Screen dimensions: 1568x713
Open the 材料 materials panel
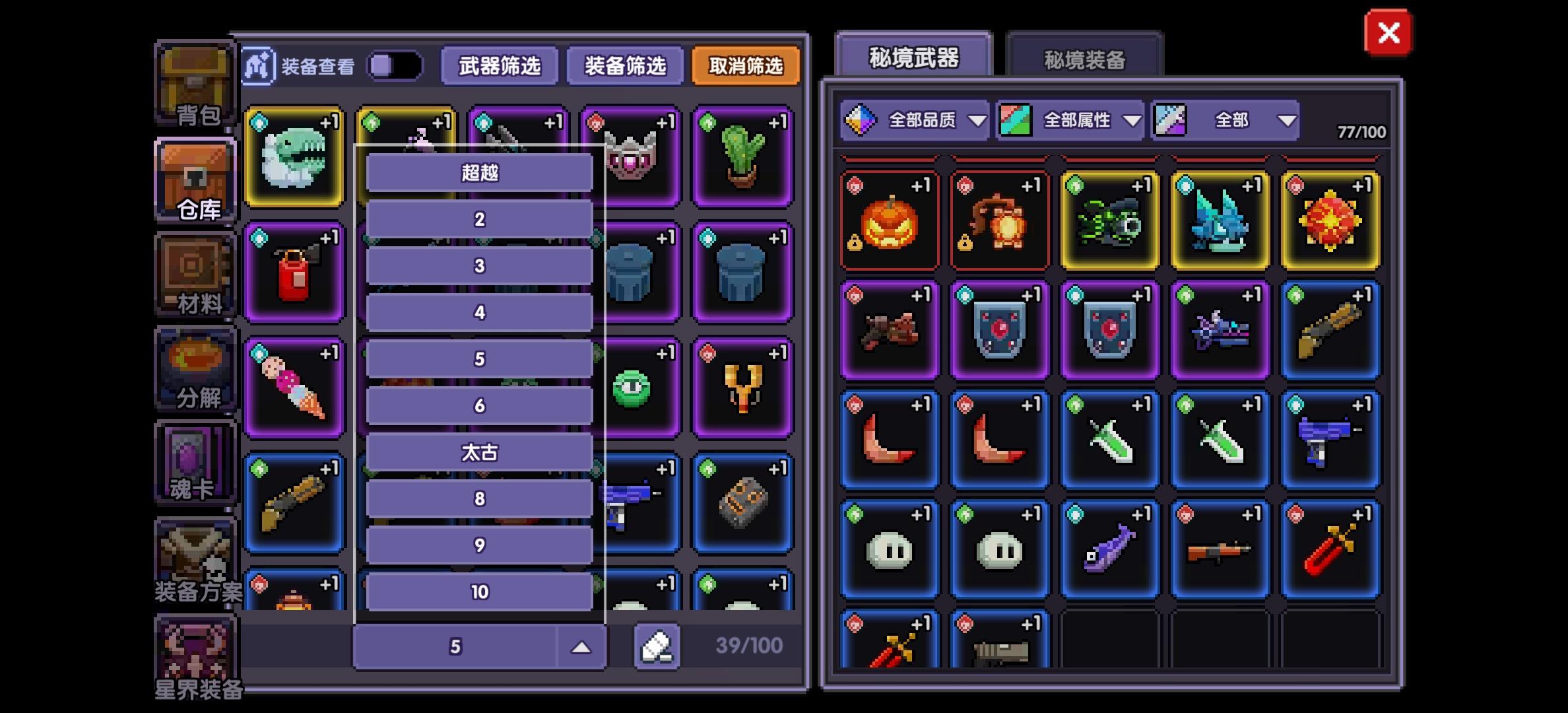click(x=196, y=274)
